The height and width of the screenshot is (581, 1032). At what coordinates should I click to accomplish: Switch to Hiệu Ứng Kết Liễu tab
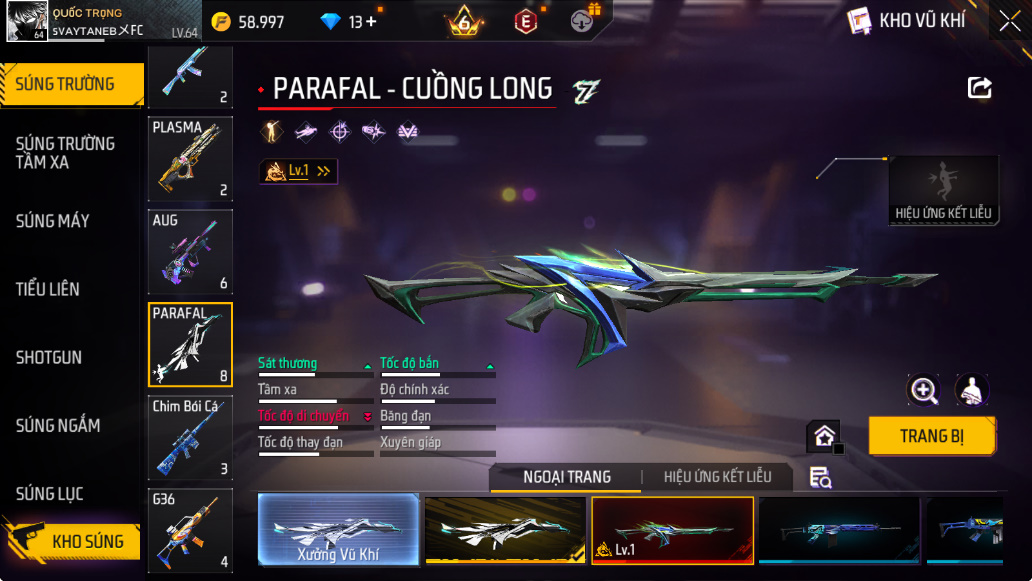(718, 477)
